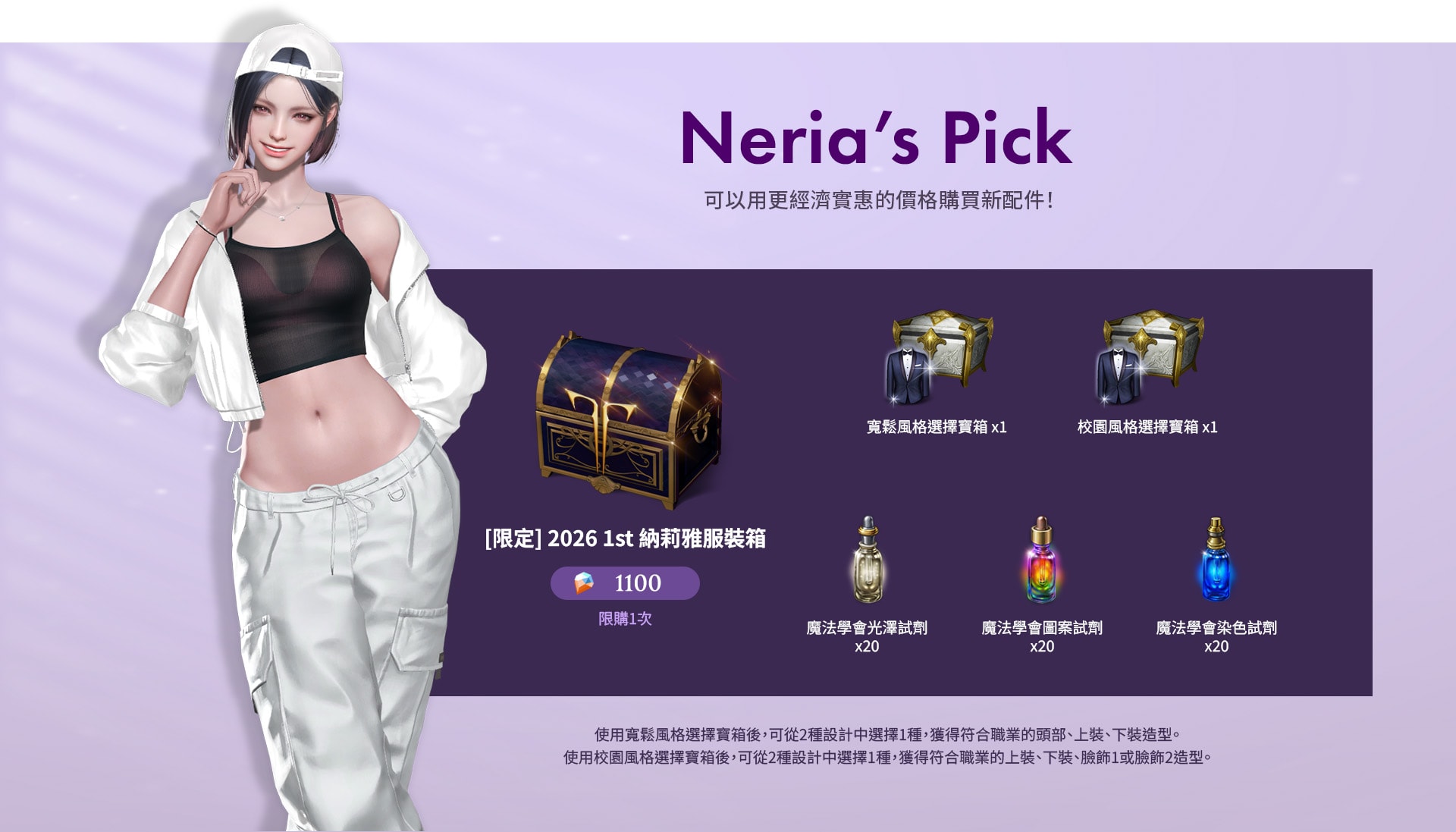Select the 魔法學會光澤試劑 clear potion
This screenshot has width=1456, height=832.
pyautogui.click(x=868, y=561)
